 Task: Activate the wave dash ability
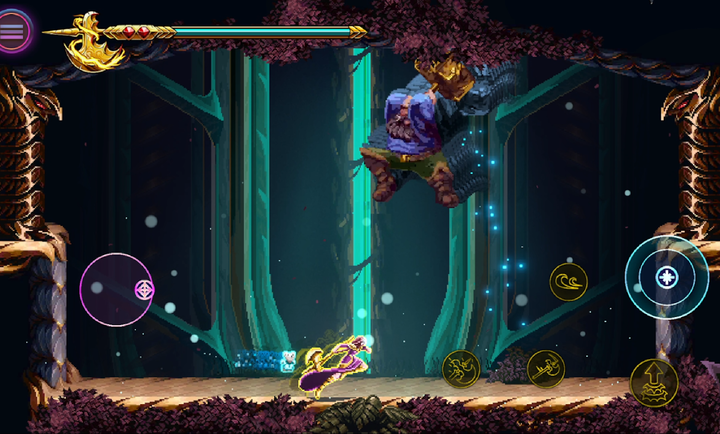pos(568,282)
